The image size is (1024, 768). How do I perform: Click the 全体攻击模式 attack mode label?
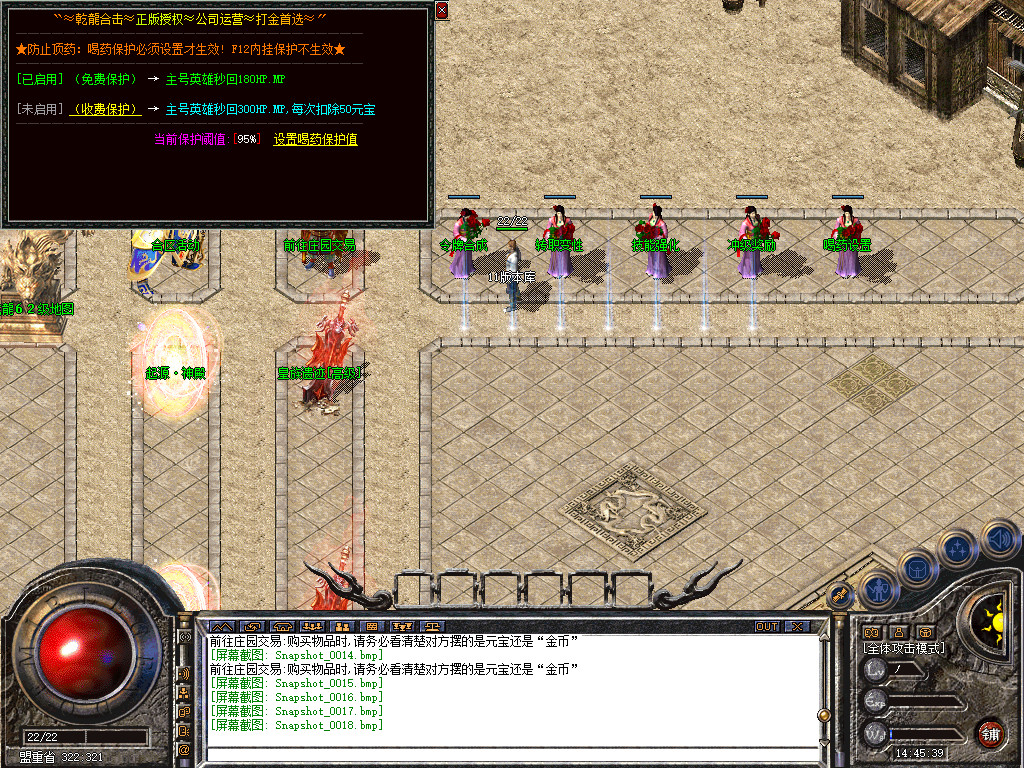(x=904, y=648)
